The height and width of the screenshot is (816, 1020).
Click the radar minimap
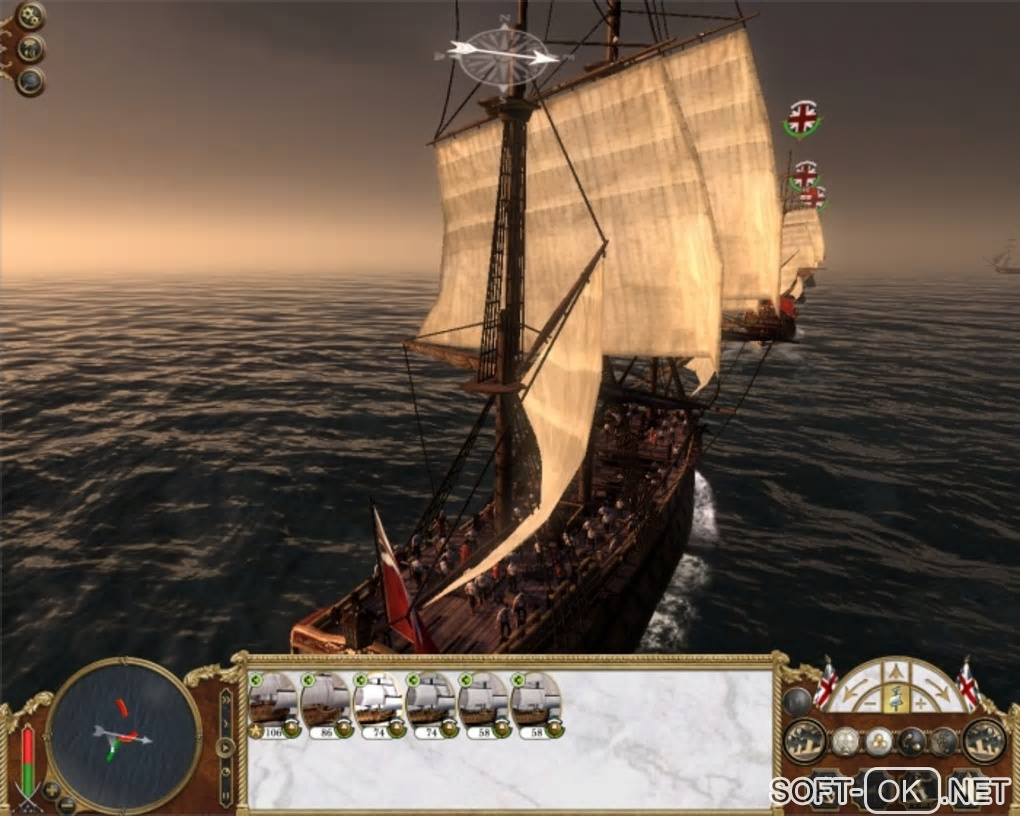coord(123,736)
